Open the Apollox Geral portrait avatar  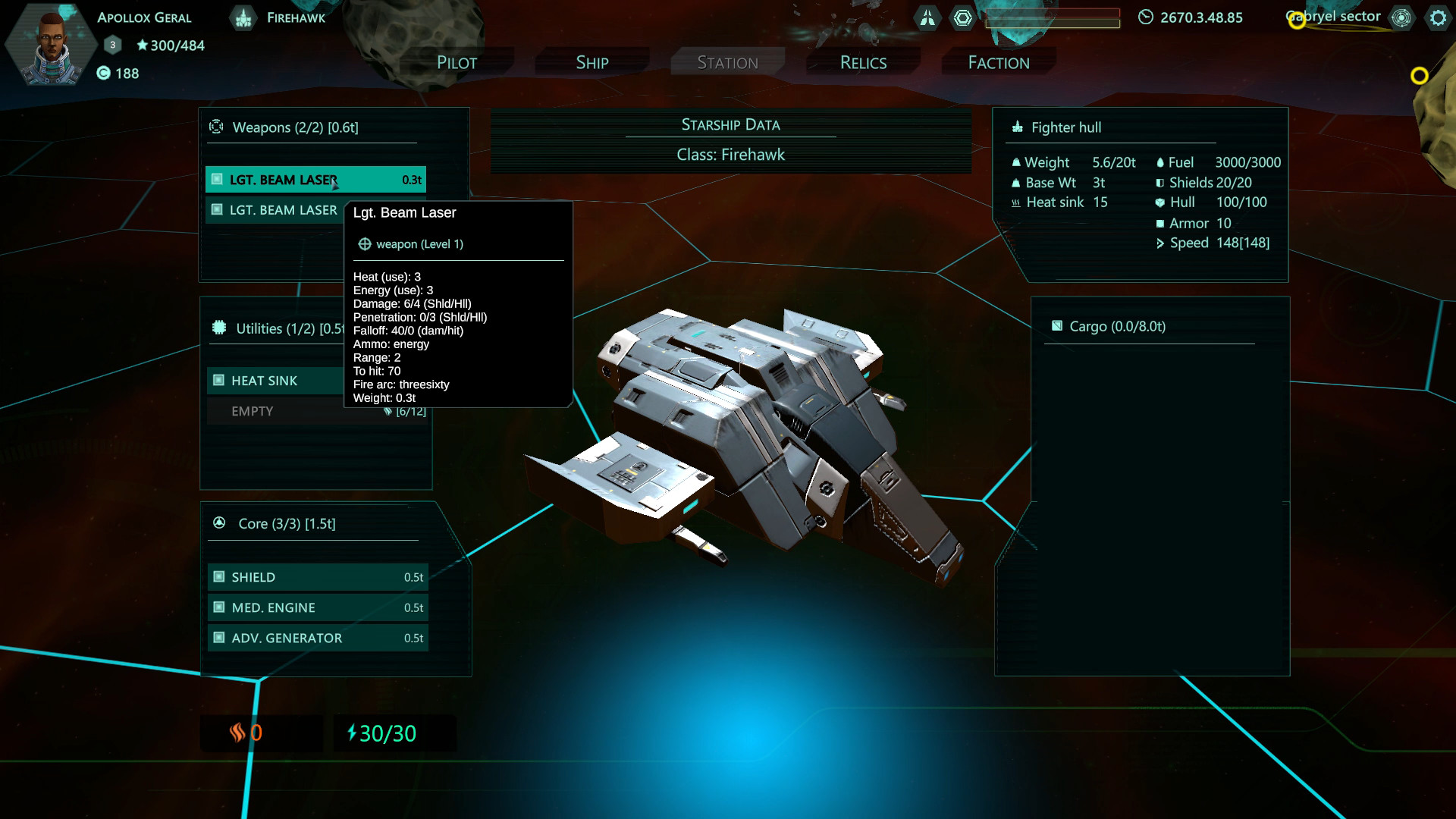(50, 44)
